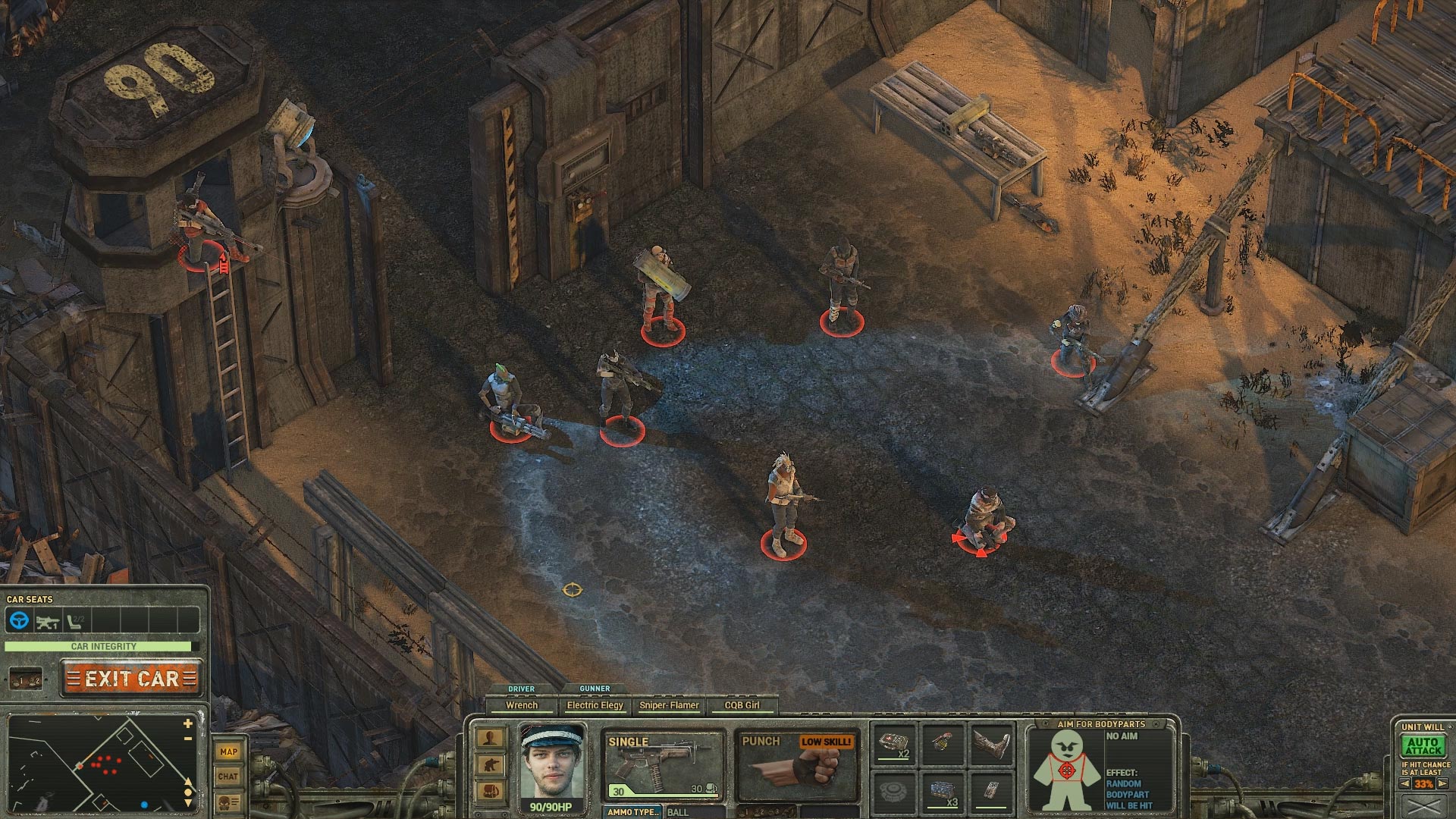Collapse the AIM FOR BODYPARTS panel
This screenshot has height=819, width=1456.
click(x=1156, y=724)
